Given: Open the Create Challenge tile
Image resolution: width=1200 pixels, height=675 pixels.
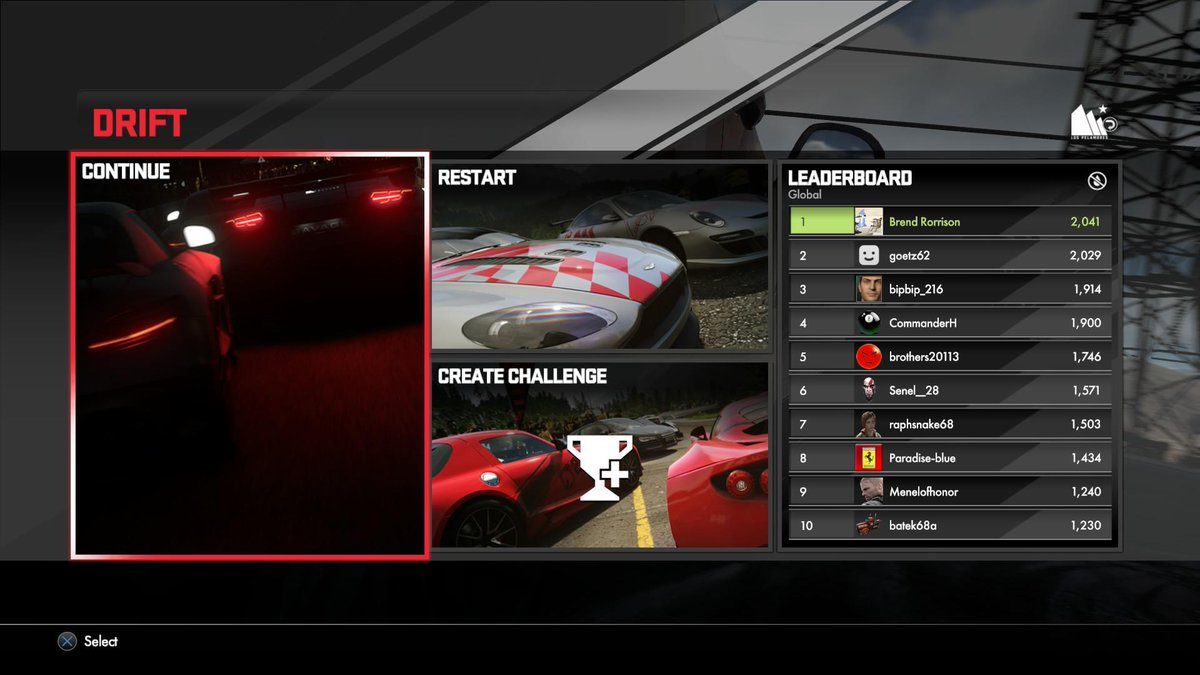Looking at the screenshot, I should 601,455.
